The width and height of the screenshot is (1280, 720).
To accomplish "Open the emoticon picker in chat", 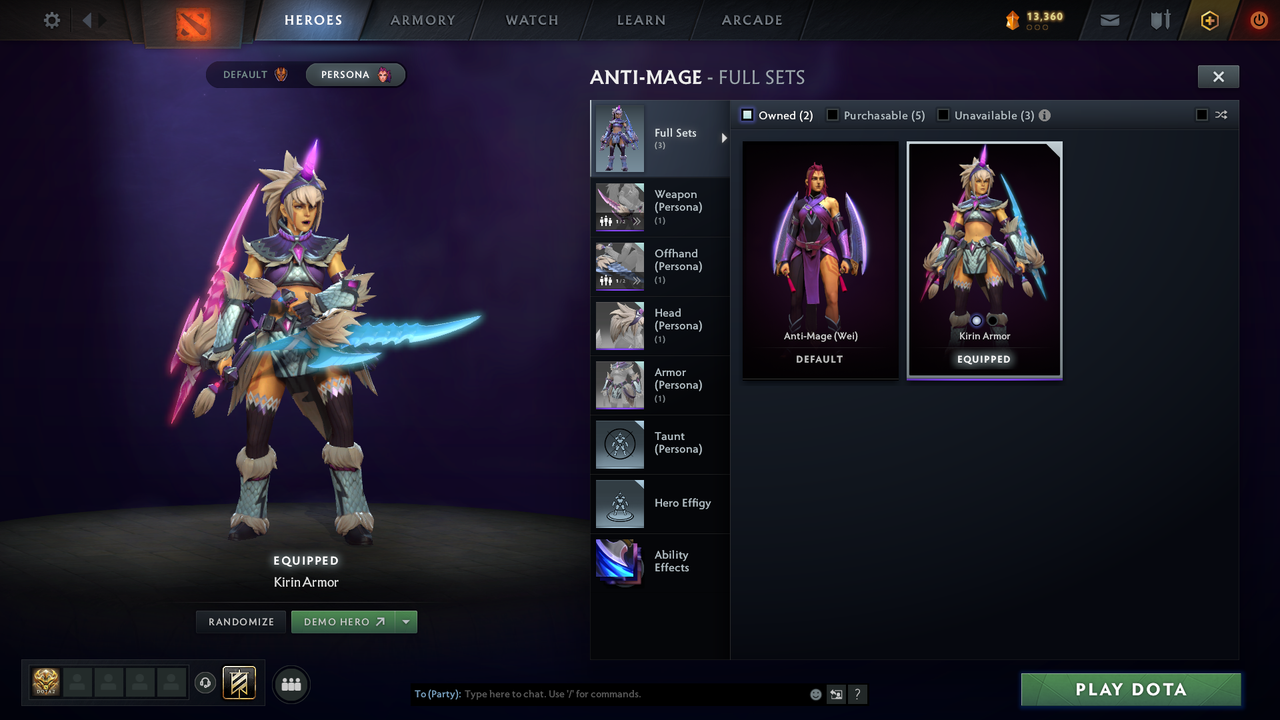I will pyautogui.click(x=815, y=693).
